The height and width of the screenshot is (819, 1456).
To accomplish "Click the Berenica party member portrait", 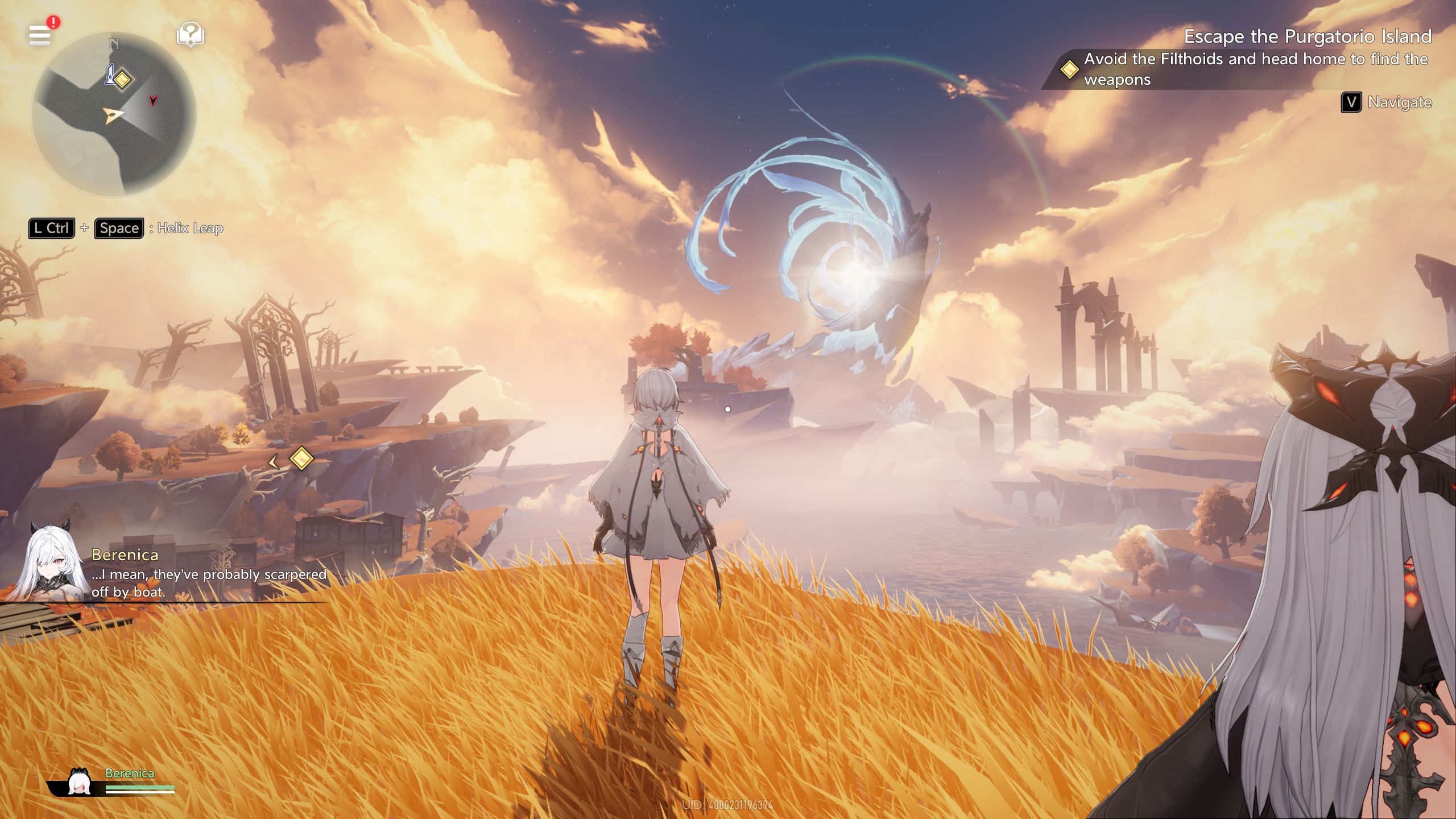I will coord(80,781).
